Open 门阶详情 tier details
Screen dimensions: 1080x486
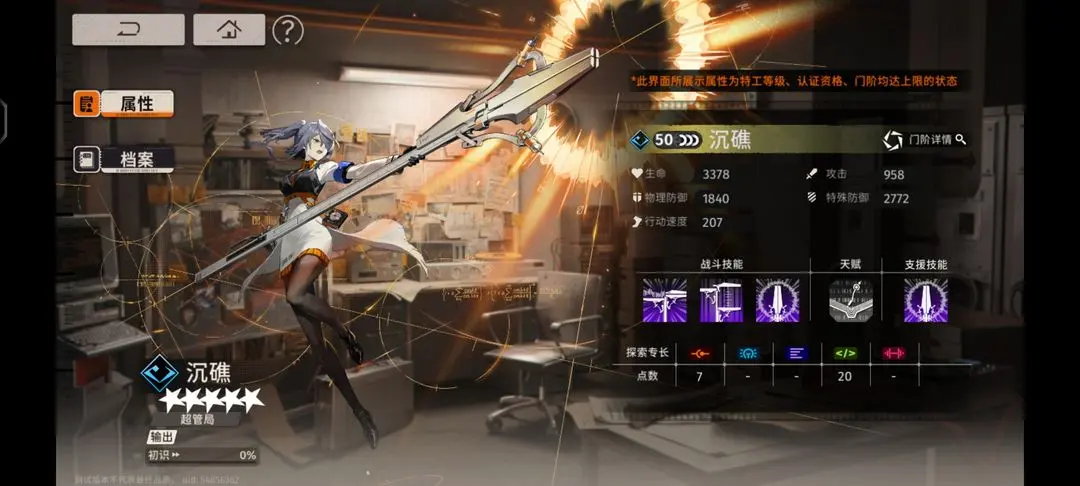[x=925, y=140]
